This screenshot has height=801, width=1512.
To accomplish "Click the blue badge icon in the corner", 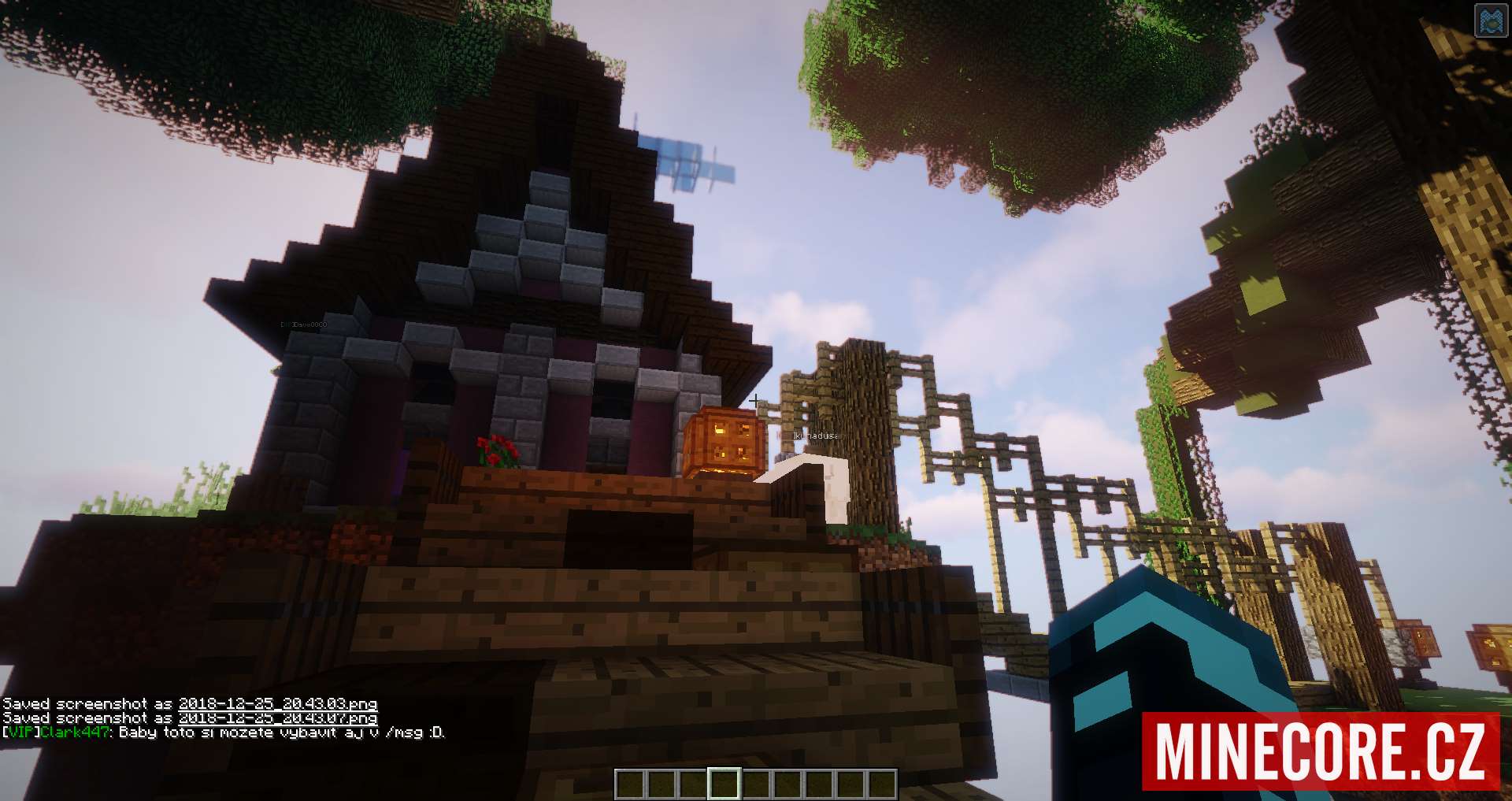I will [1489, 21].
